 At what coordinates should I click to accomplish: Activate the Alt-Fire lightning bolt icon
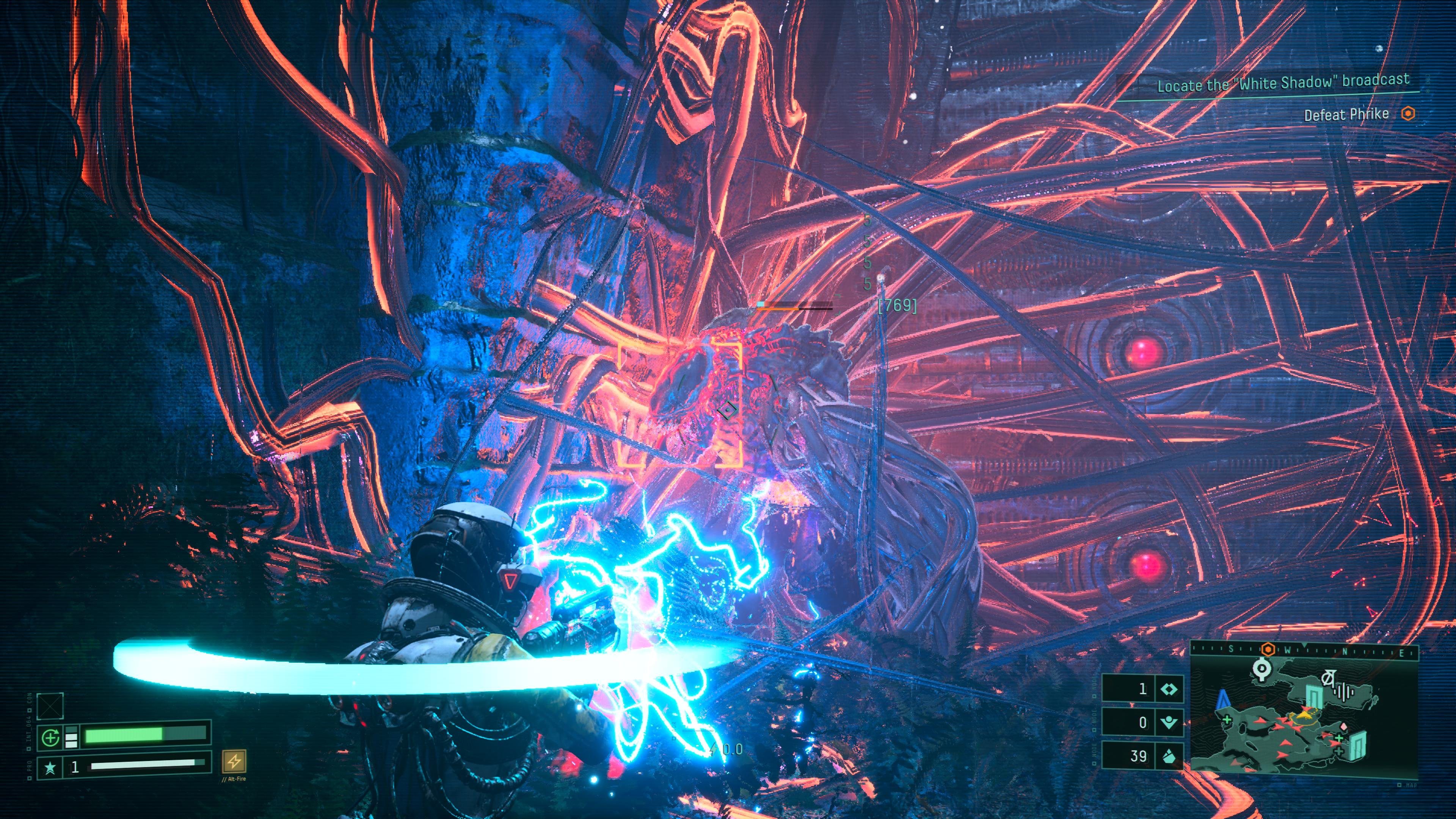pos(234,761)
